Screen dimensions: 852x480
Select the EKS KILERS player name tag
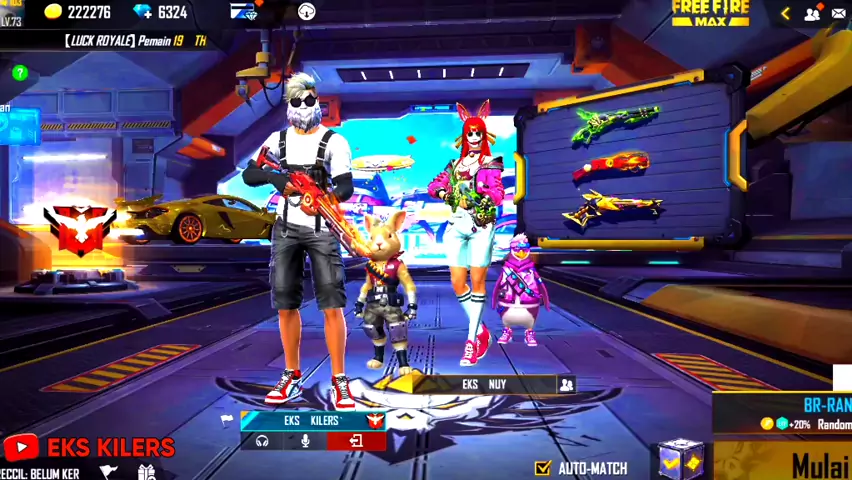point(310,421)
